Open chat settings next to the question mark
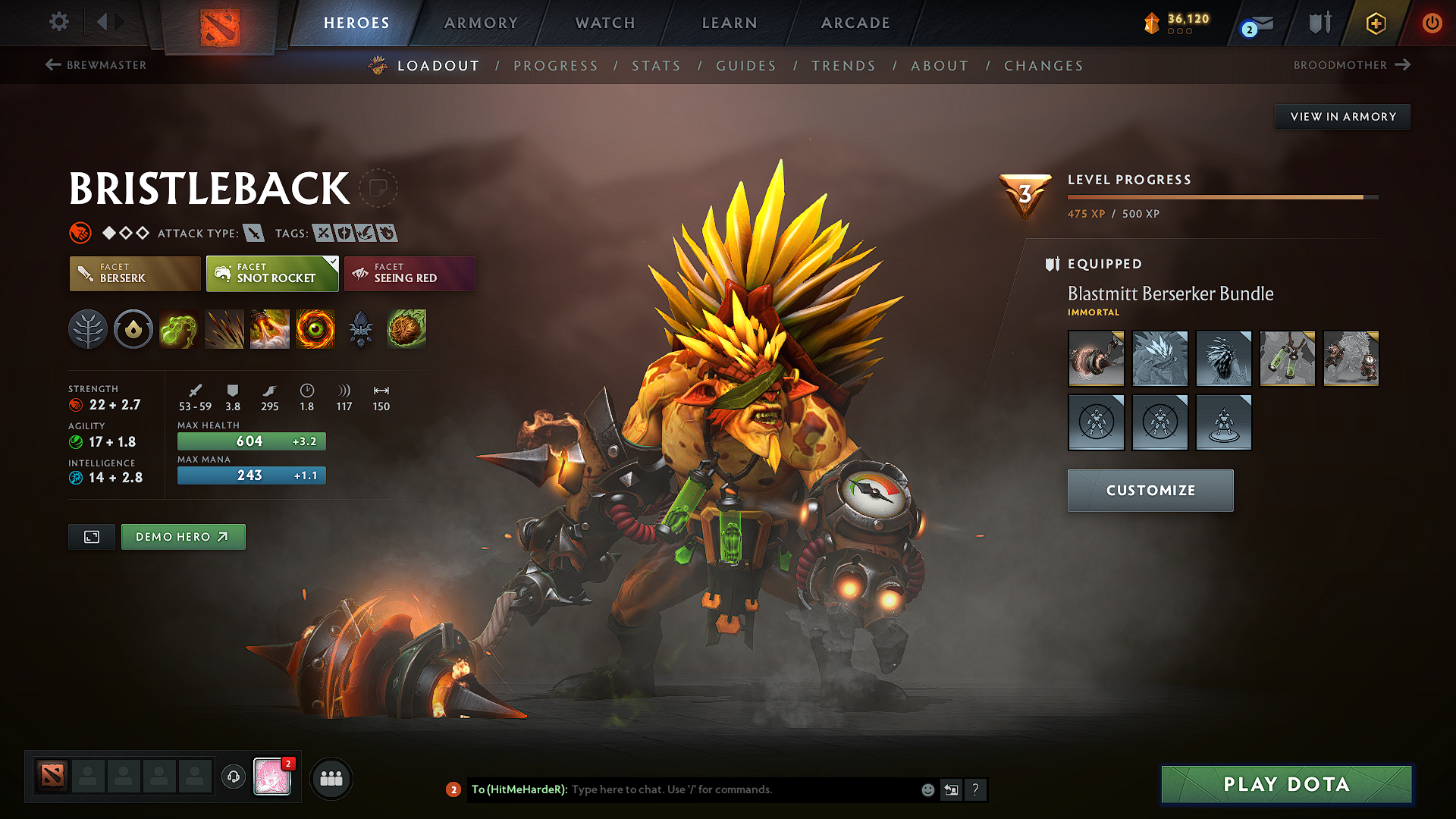 click(x=951, y=789)
